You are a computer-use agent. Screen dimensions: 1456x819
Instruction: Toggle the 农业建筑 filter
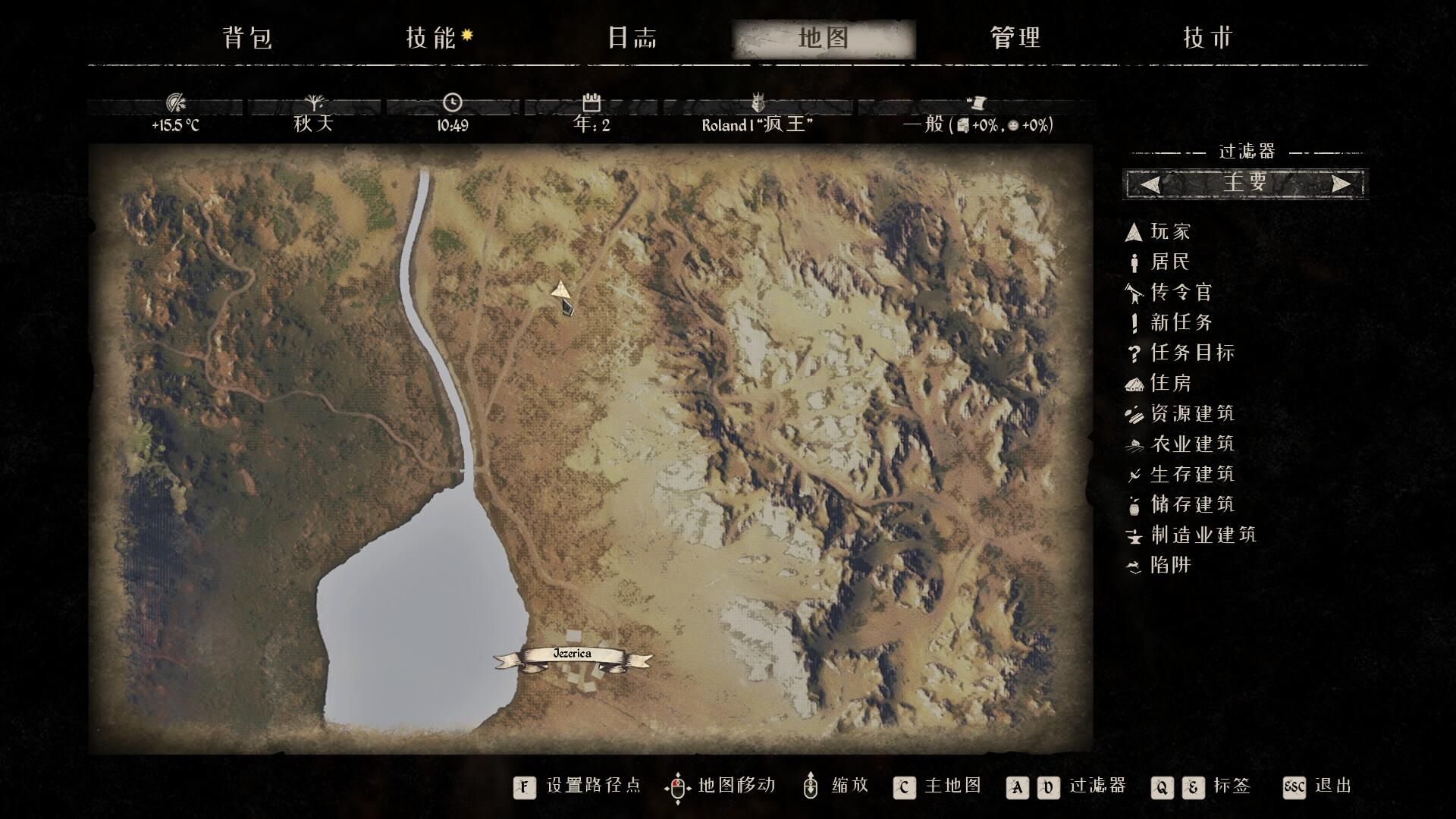pos(1191,444)
